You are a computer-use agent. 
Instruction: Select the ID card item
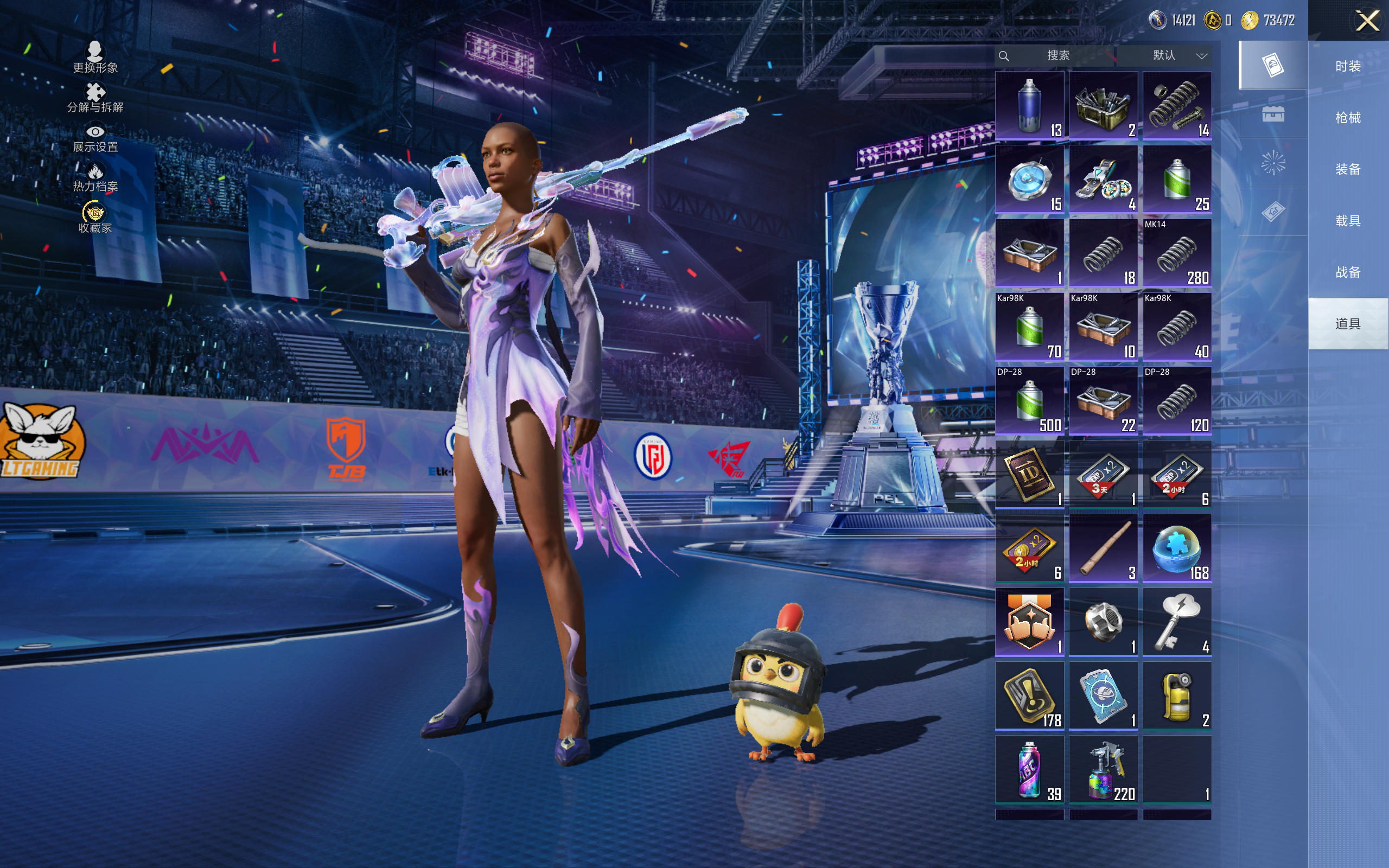[x=1029, y=475]
